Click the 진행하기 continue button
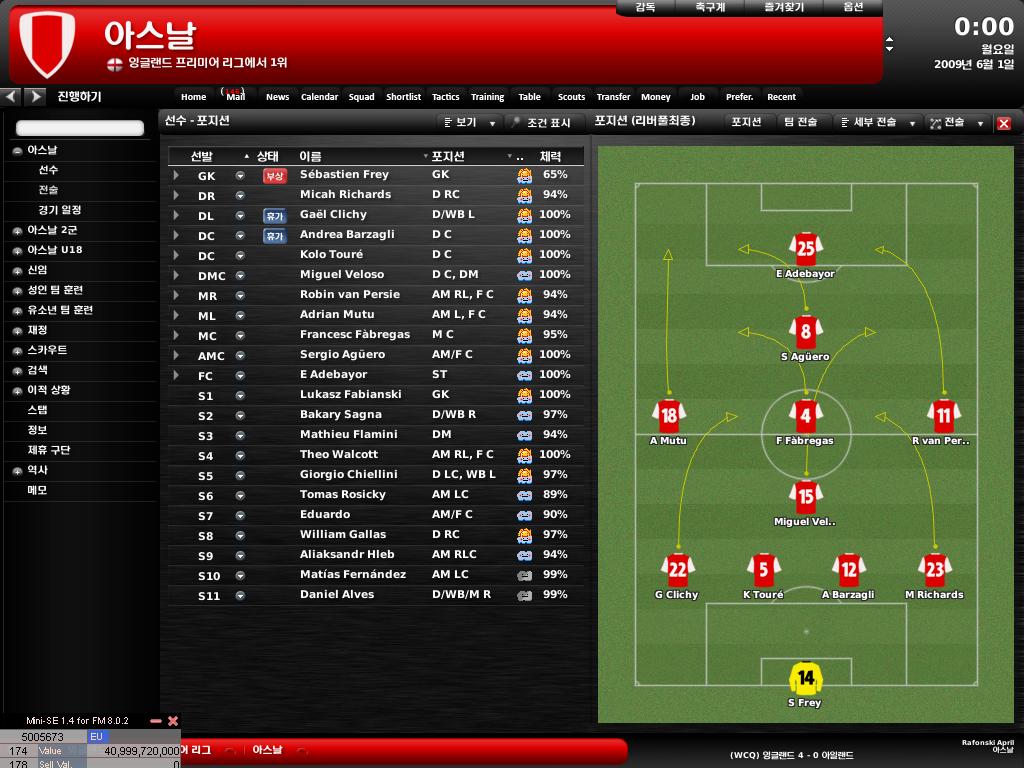Screen dimensions: 1024x768 [x=79, y=97]
